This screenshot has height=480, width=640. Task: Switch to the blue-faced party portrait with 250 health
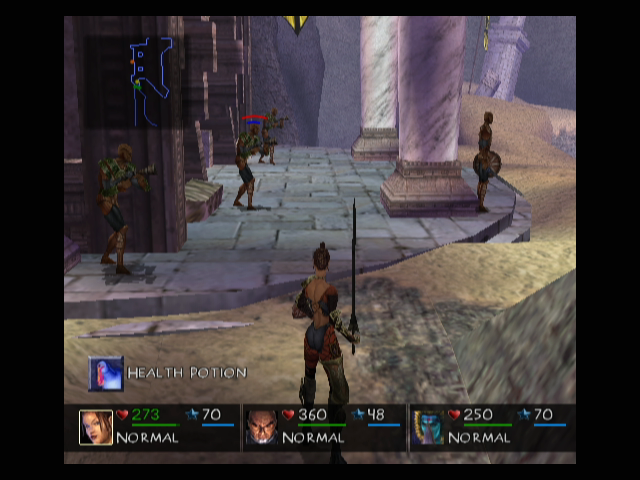428,427
